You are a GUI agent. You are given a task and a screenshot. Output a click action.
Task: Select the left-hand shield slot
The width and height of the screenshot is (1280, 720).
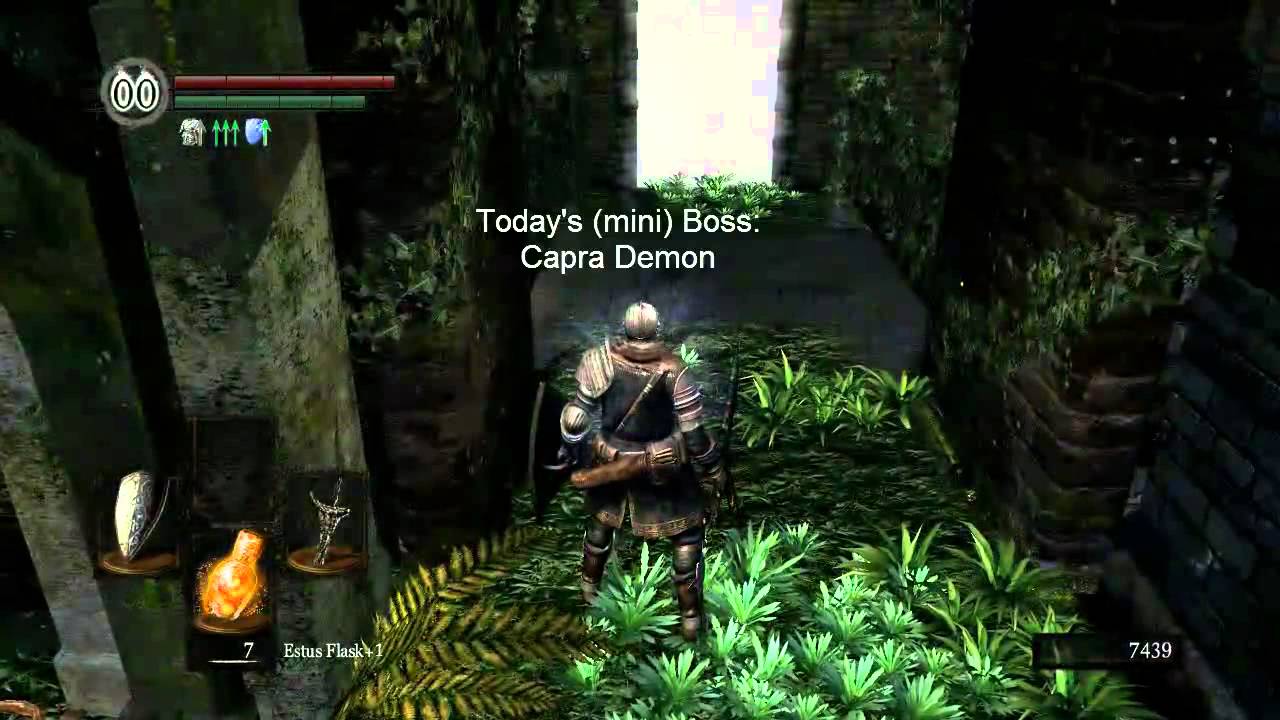(x=136, y=518)
